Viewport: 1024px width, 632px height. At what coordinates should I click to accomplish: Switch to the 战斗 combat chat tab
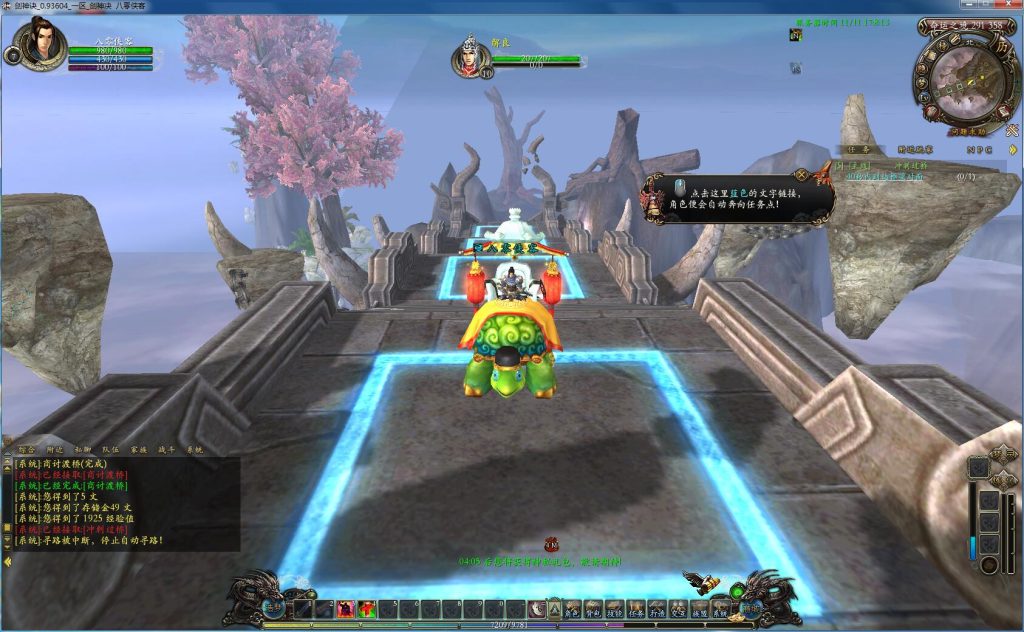click(x=165, y=450)
